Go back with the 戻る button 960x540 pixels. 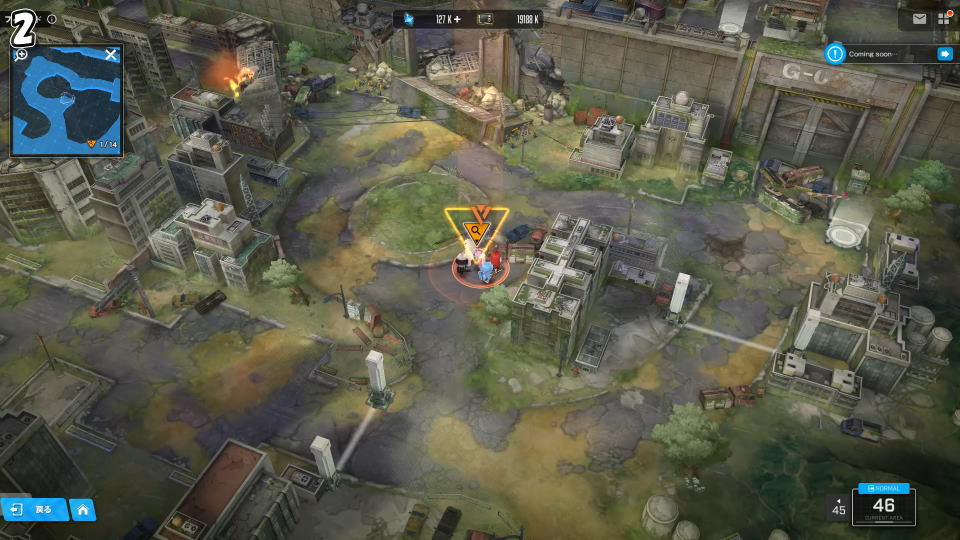35,509
